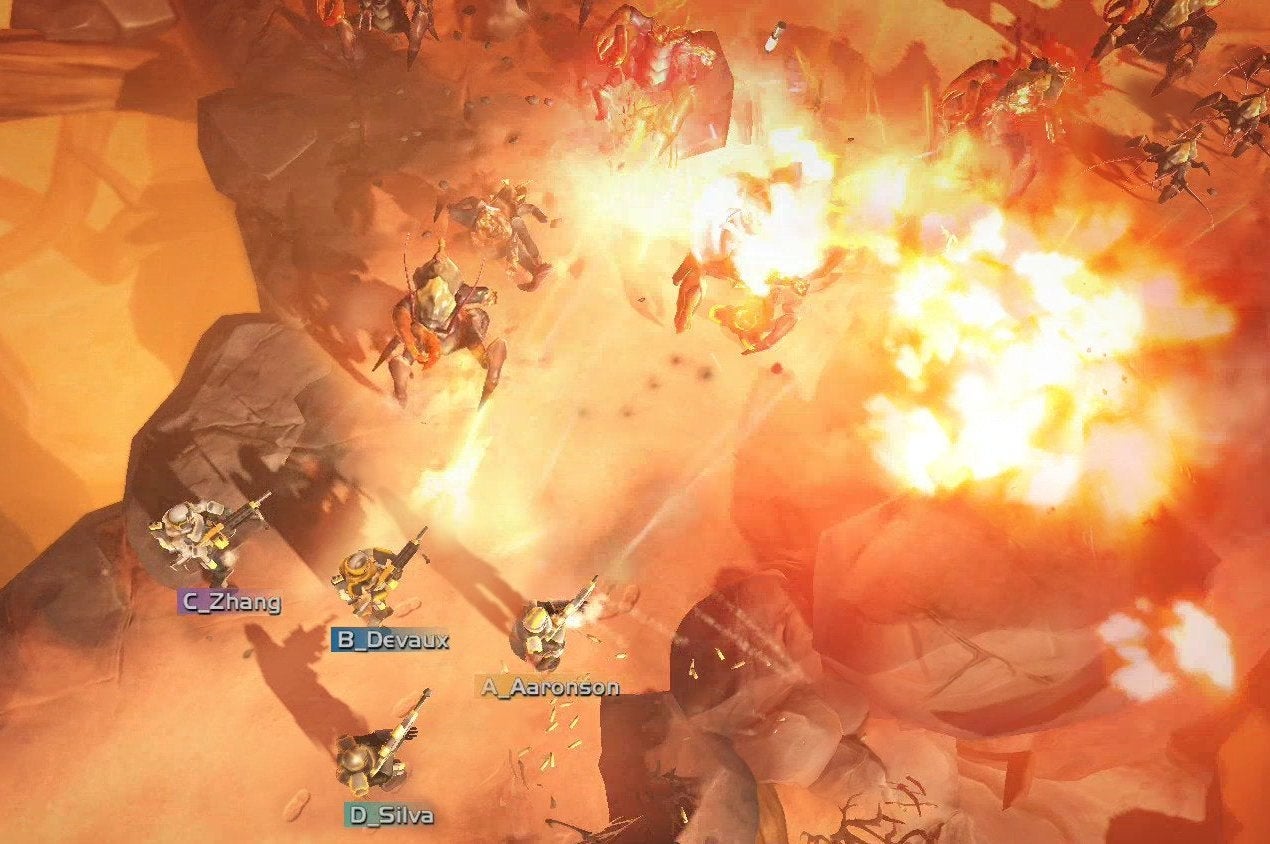
Task: Click the B_Devaux player label
Action: [x=391, y=640]
